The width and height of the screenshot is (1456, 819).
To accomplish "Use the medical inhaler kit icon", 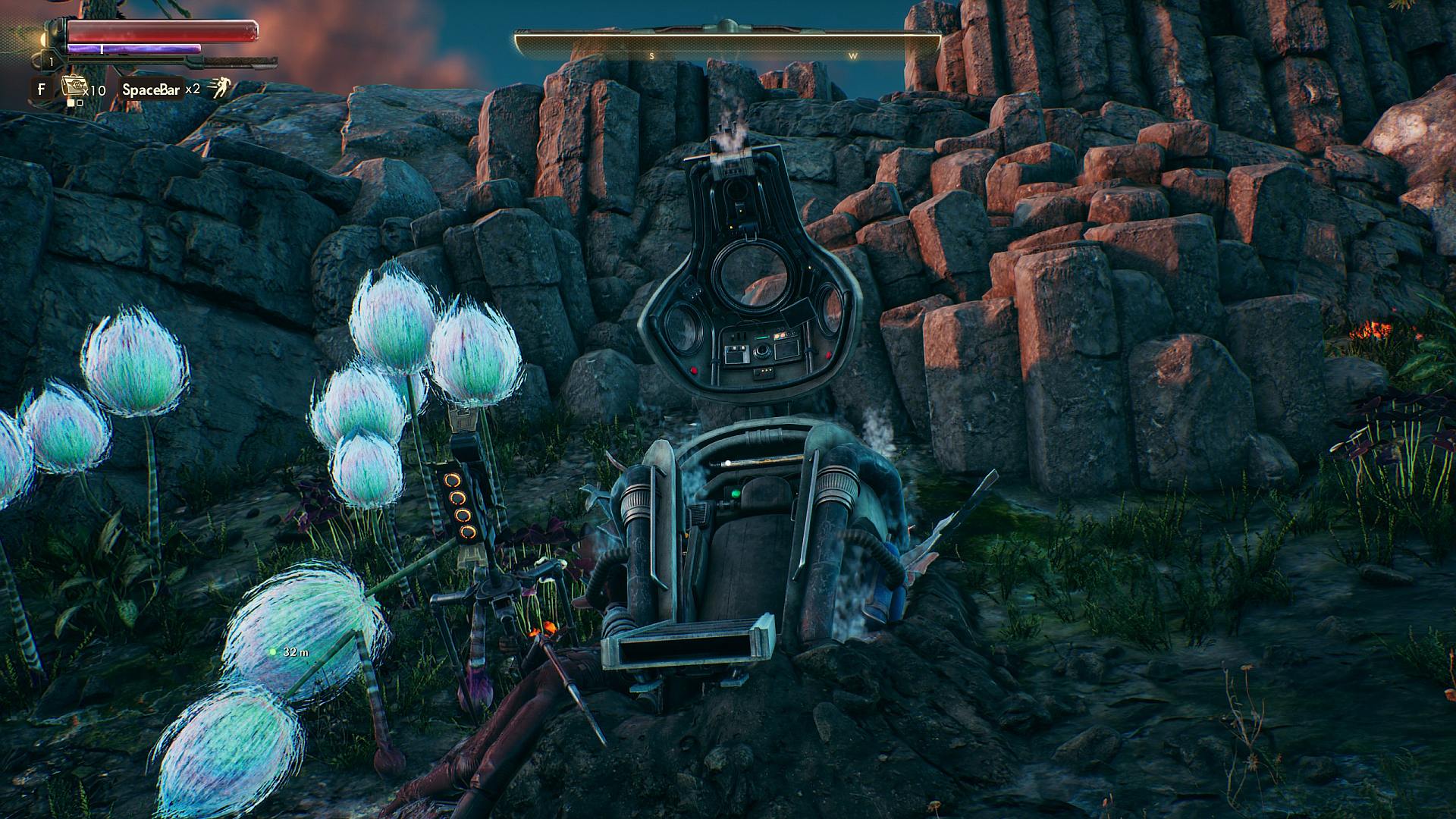I will coord(73,86).
